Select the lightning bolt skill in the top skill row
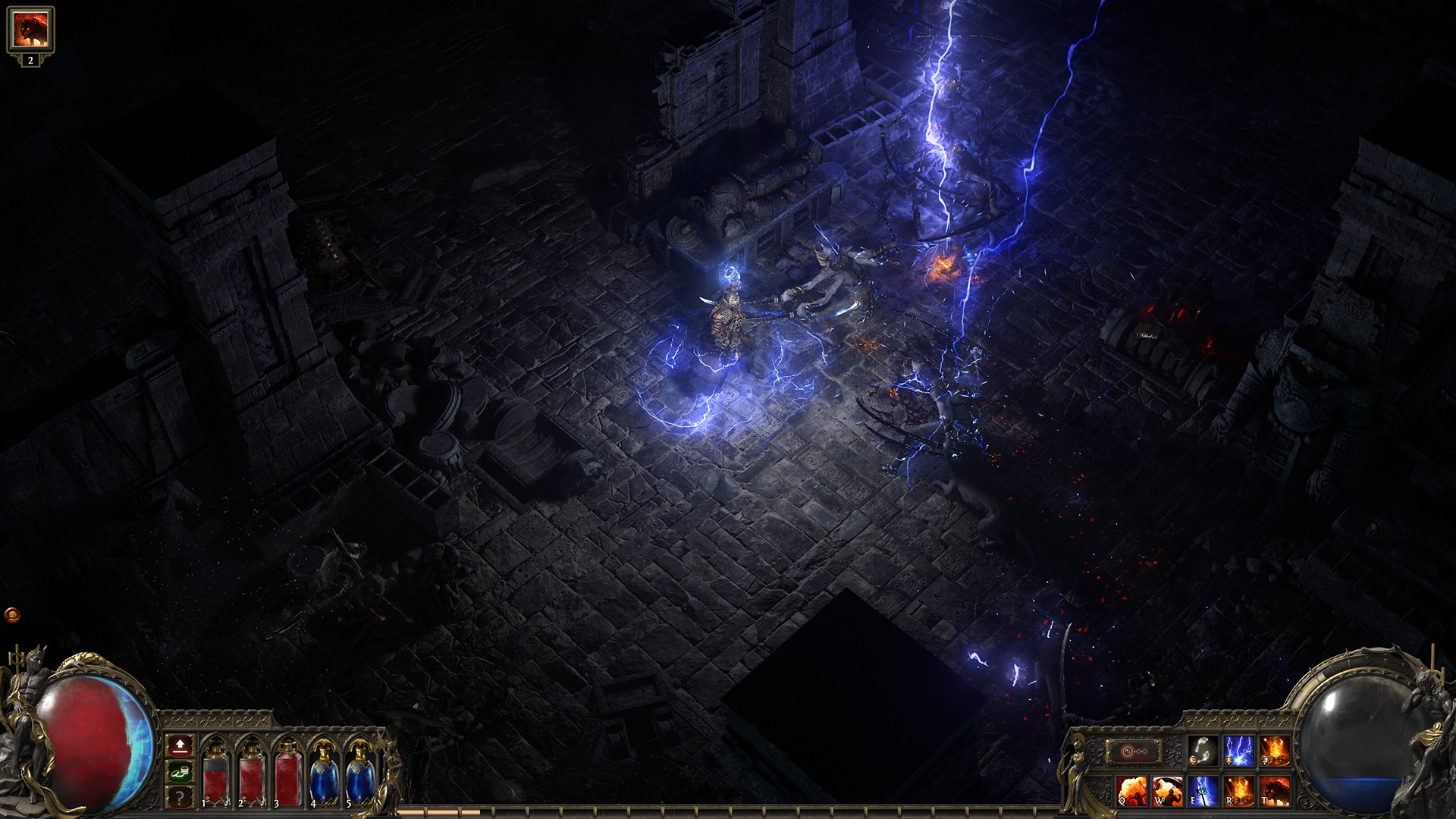The image size is (1456, 819). [1238, 751]
